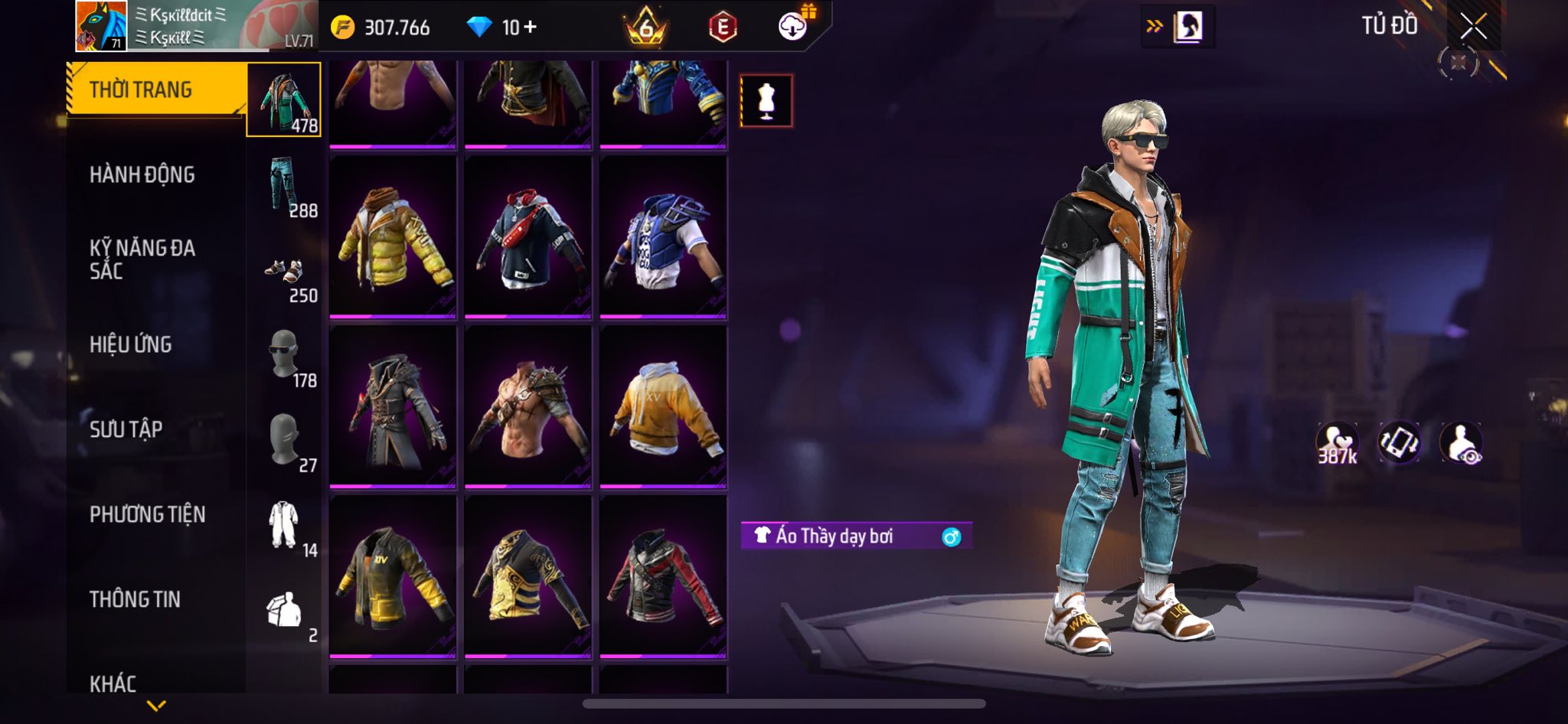Open the player profile avatar
This screenshot has height=724, width=1568.
(x=101, y=26)
